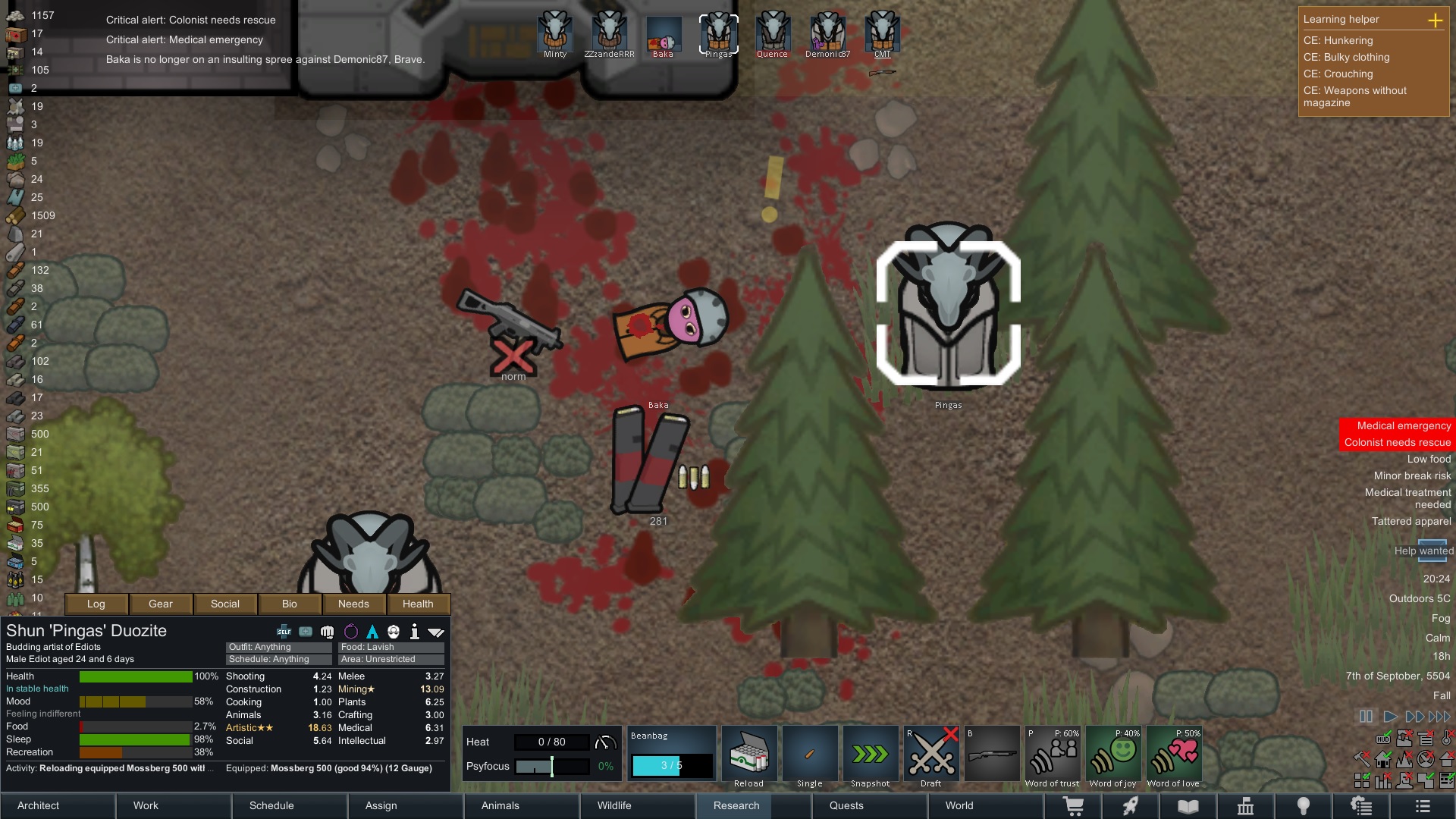Click the Reload ammo button
1456x819 pixels.
coord(748,755)
